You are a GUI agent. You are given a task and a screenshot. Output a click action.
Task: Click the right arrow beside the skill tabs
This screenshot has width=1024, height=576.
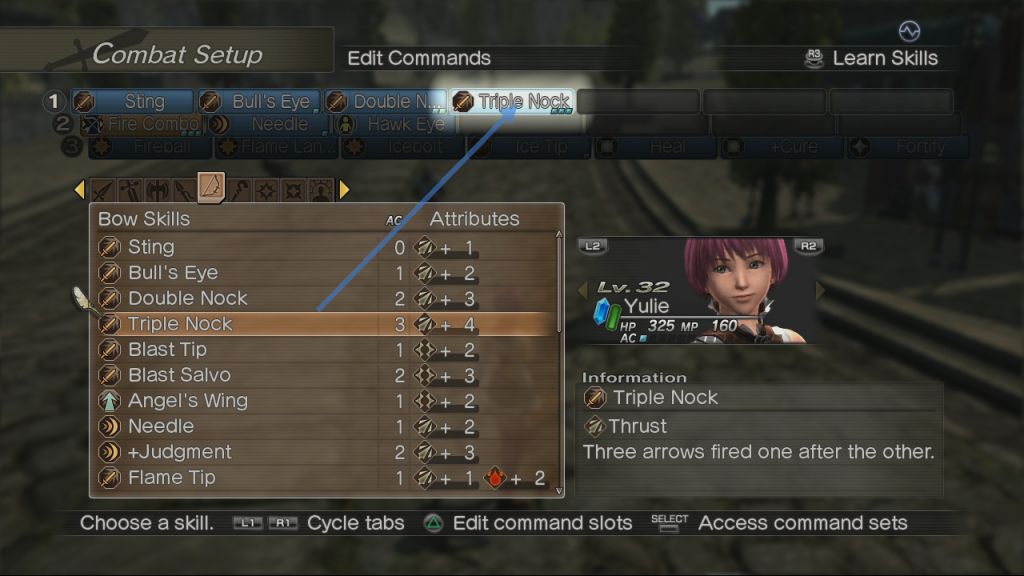345,189
